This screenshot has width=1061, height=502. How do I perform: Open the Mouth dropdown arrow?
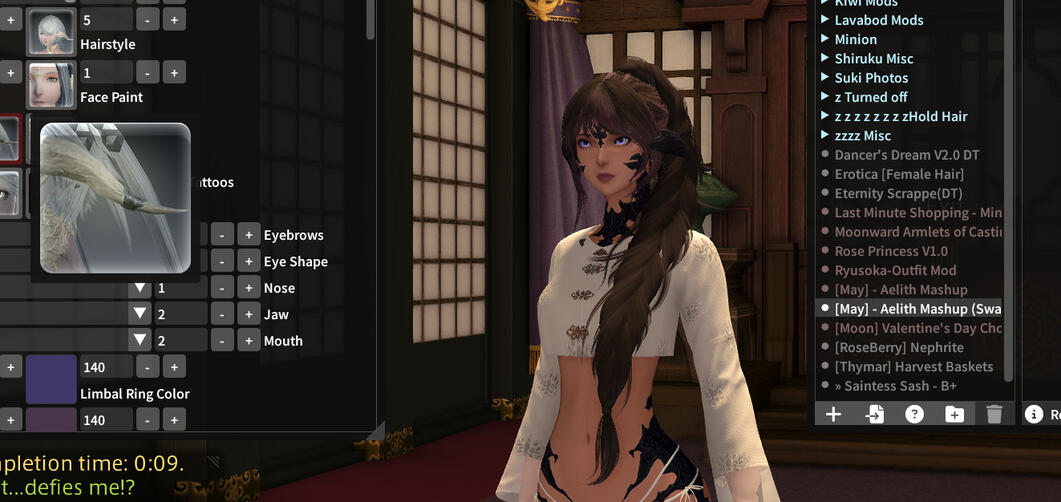141,341
